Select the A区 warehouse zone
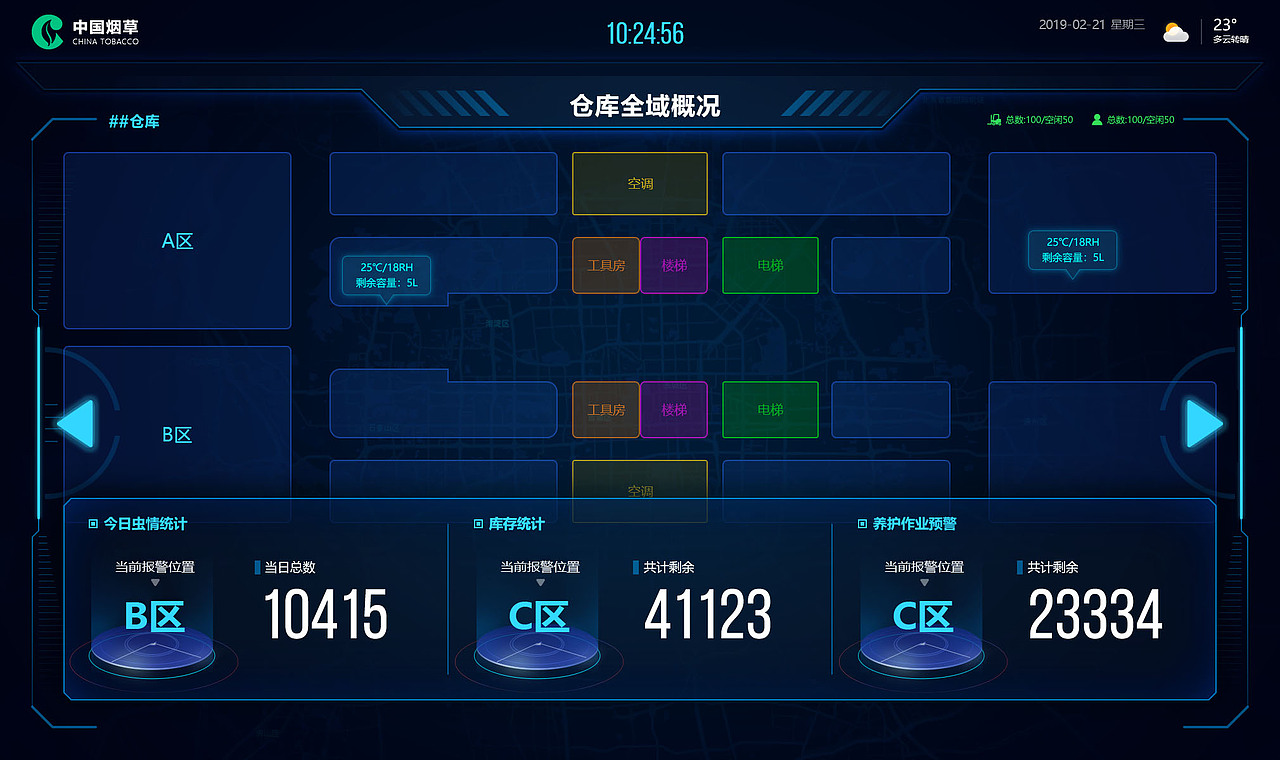Viewport: 1280px width, 760px height. pos(176,240)
